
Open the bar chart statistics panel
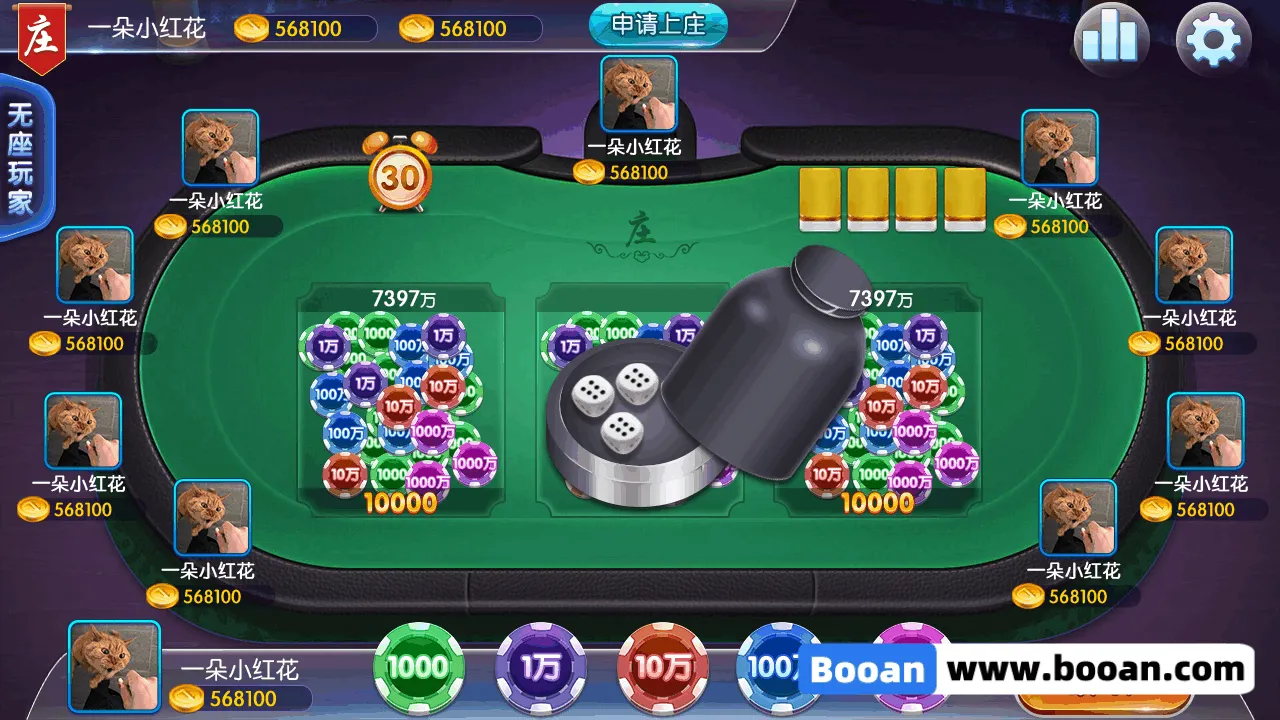(x=1111, y=41)
